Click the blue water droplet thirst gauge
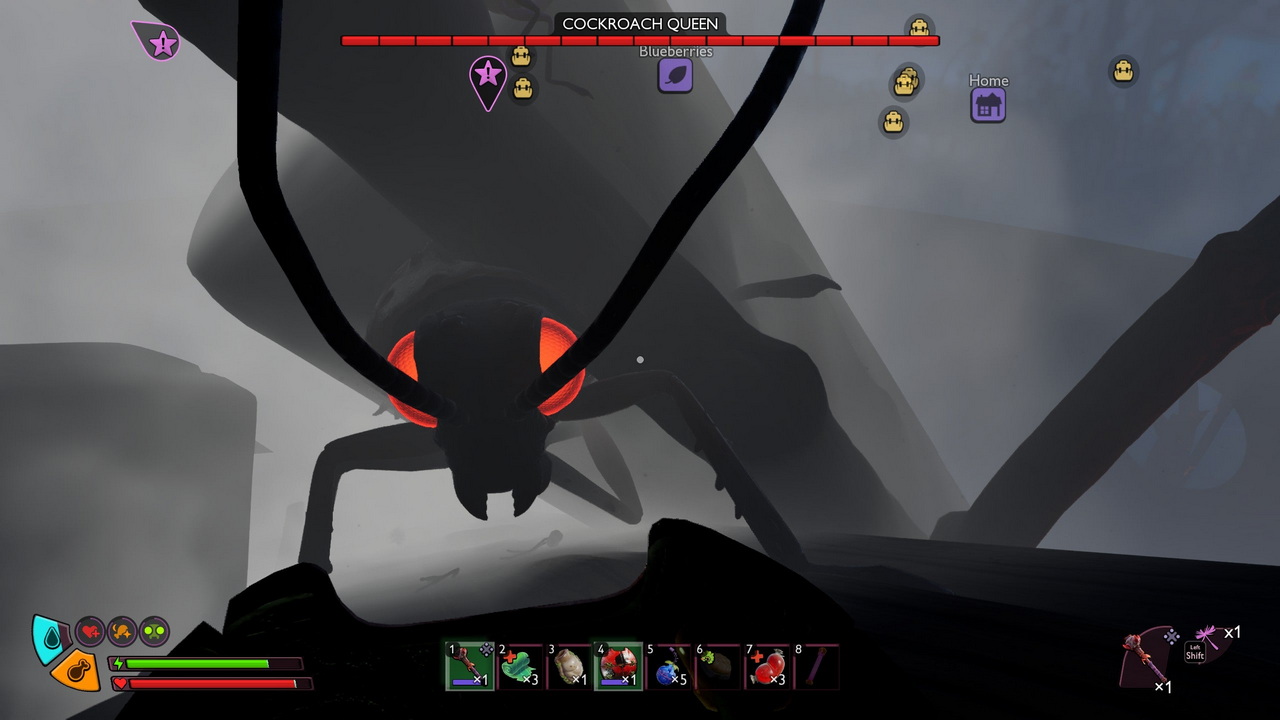This screenshot has width=1280, height=720. (x=47, y=638)
